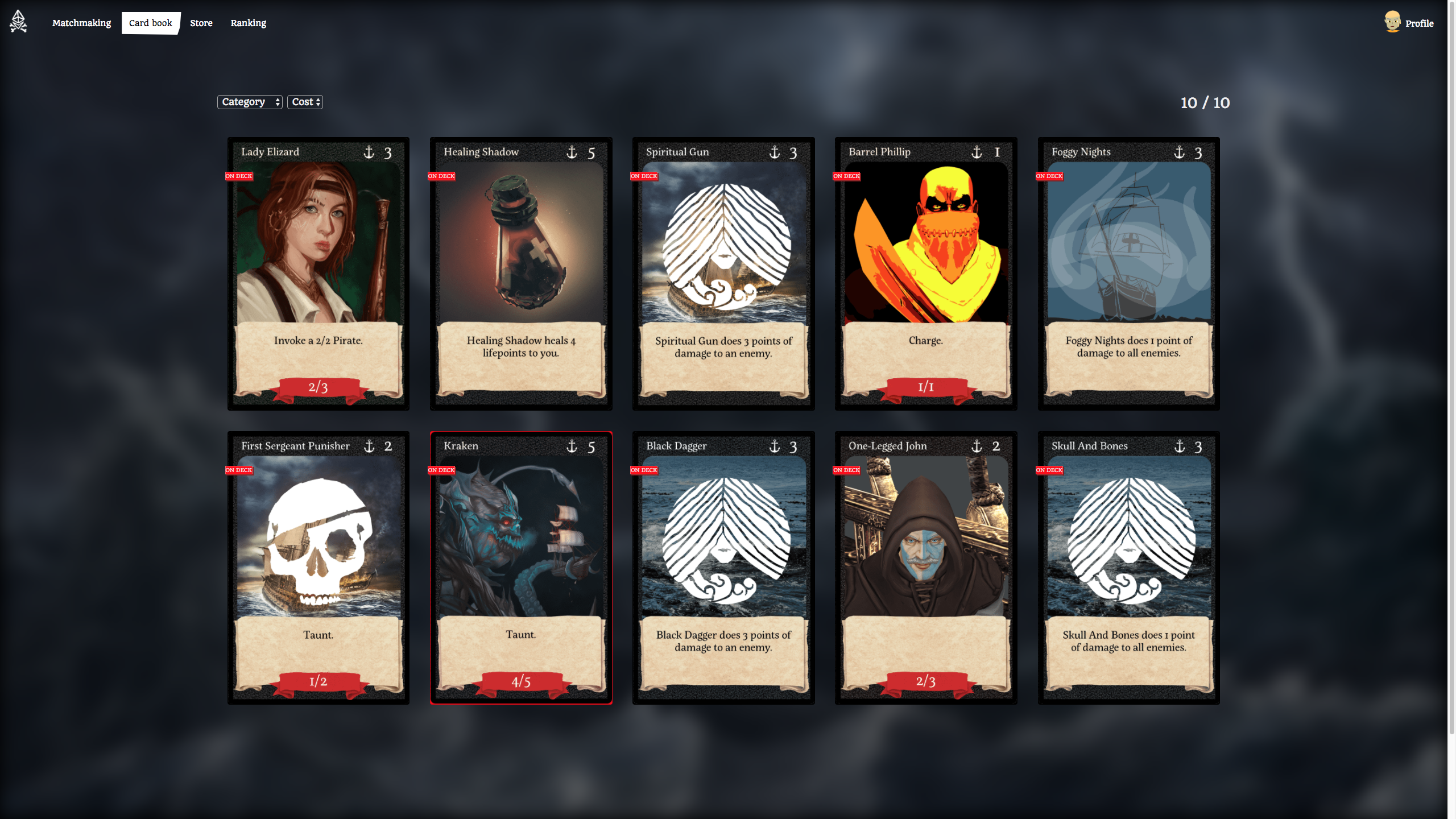Open the Store page

click(x=201, y=23)
